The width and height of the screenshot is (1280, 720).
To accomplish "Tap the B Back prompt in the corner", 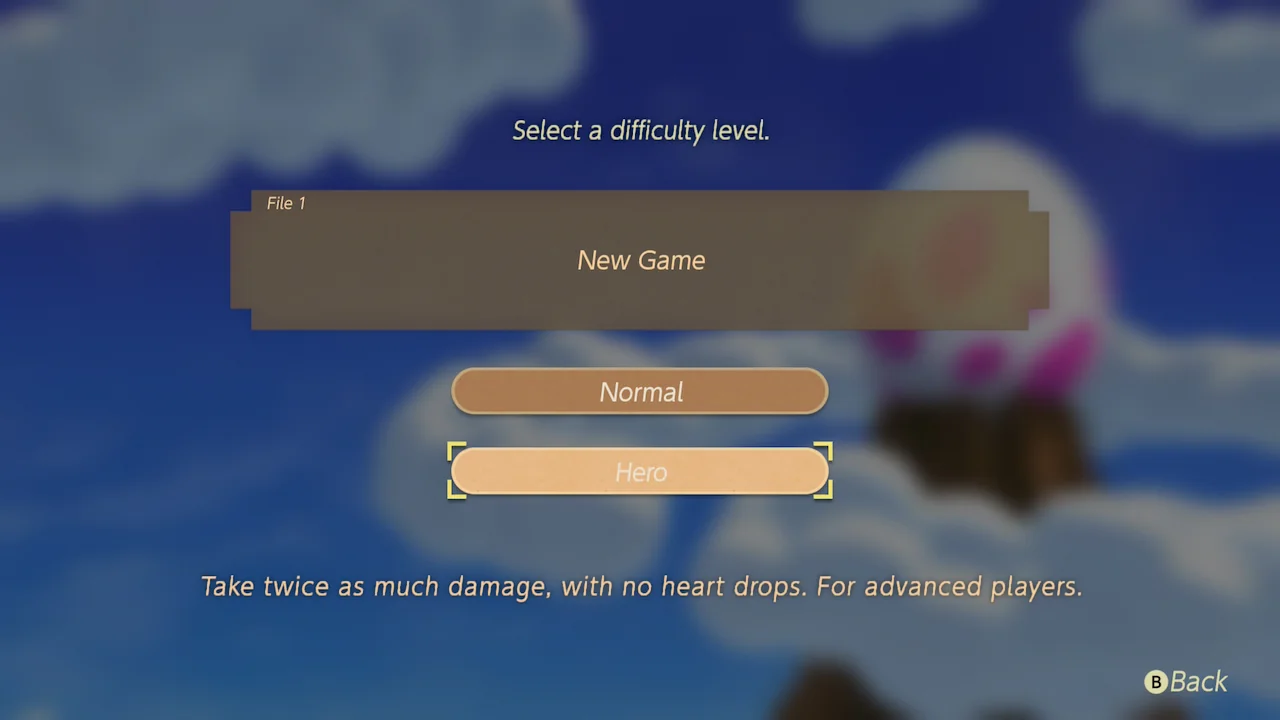I will tap(1185, 682).
